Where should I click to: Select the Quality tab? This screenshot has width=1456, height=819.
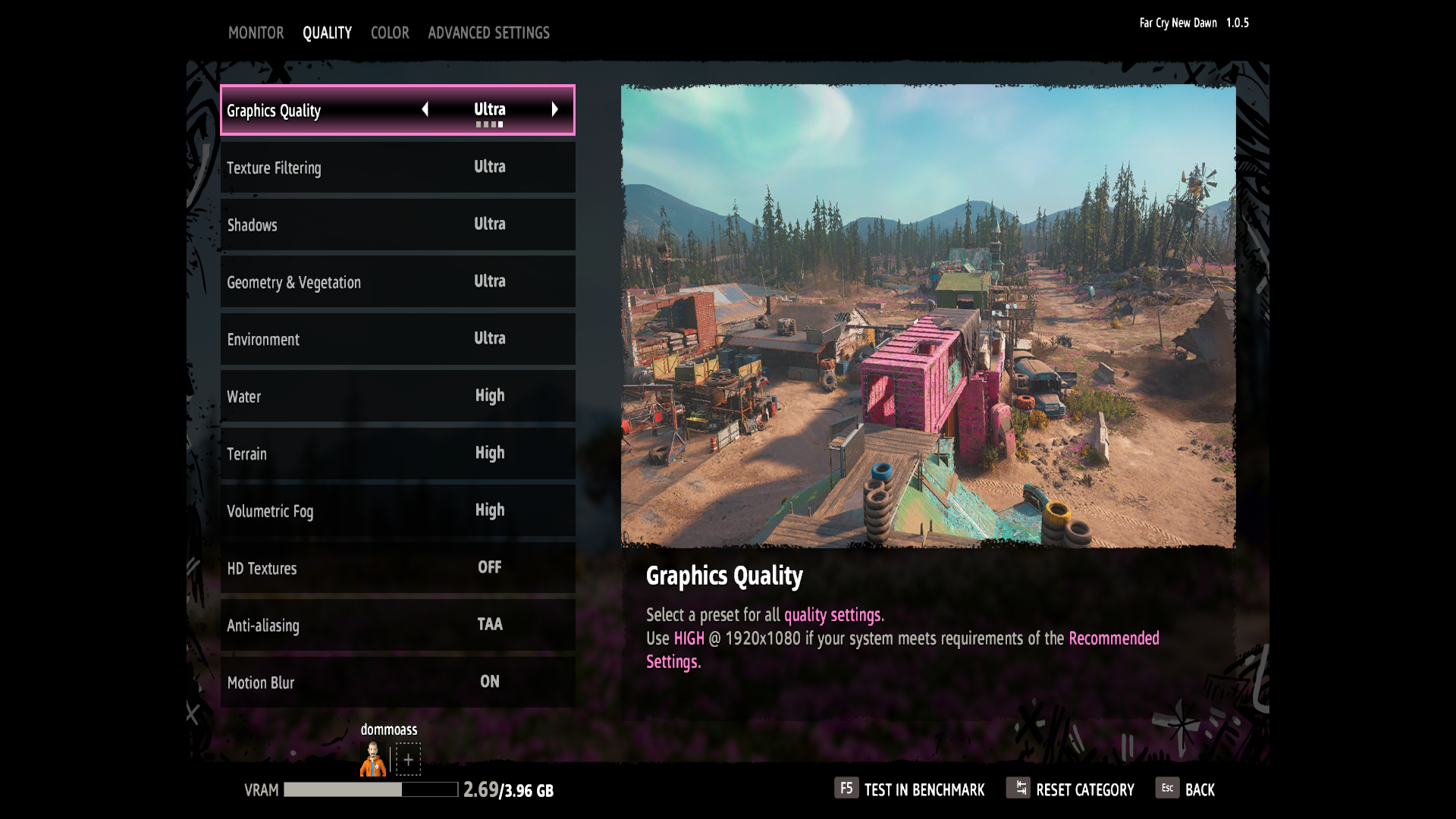(327, 33)
